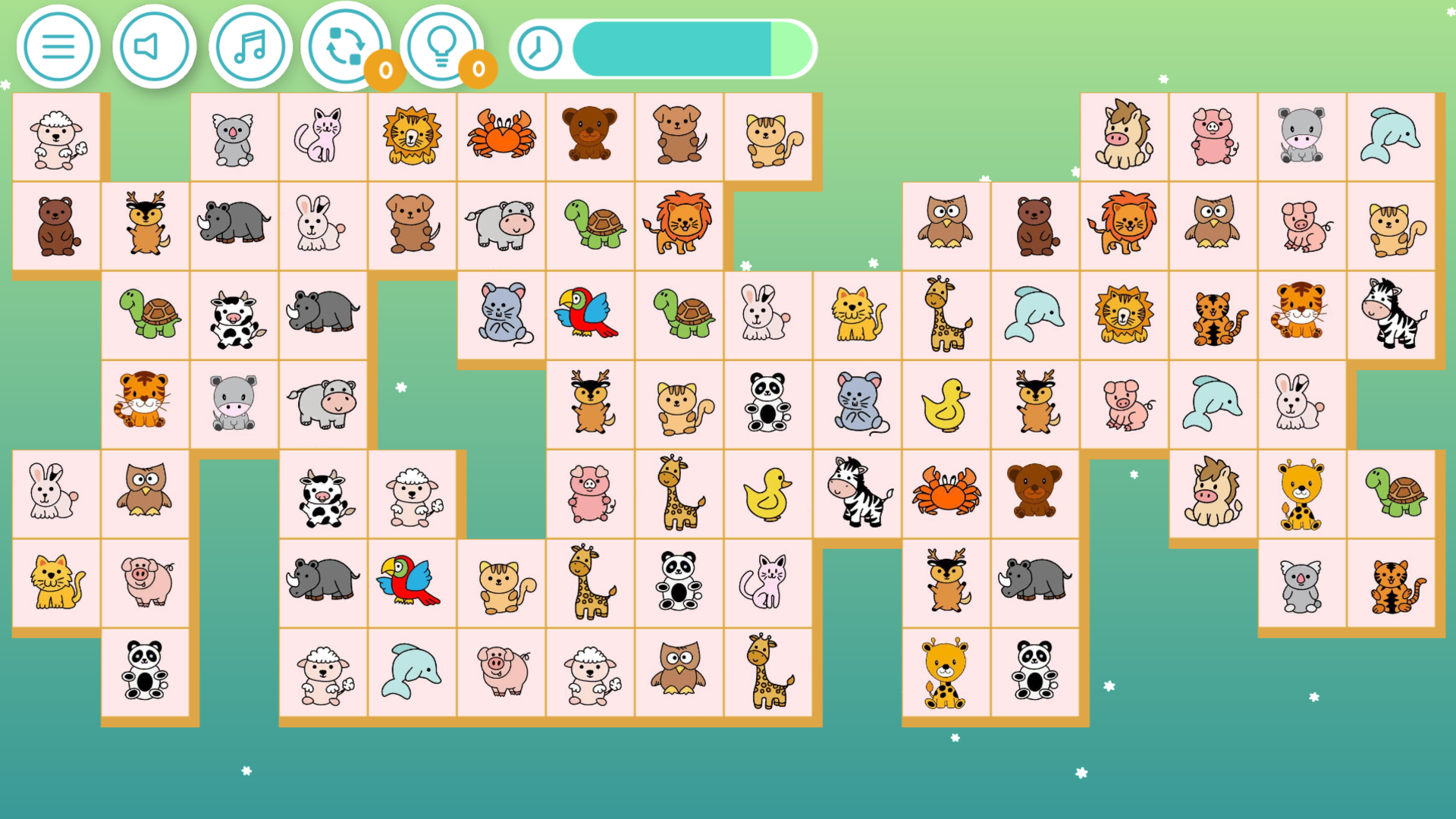Toggle background music with the note icon
Image resolution: width=1456 pixels, height=819 pixels.
(x=249, y=45)
